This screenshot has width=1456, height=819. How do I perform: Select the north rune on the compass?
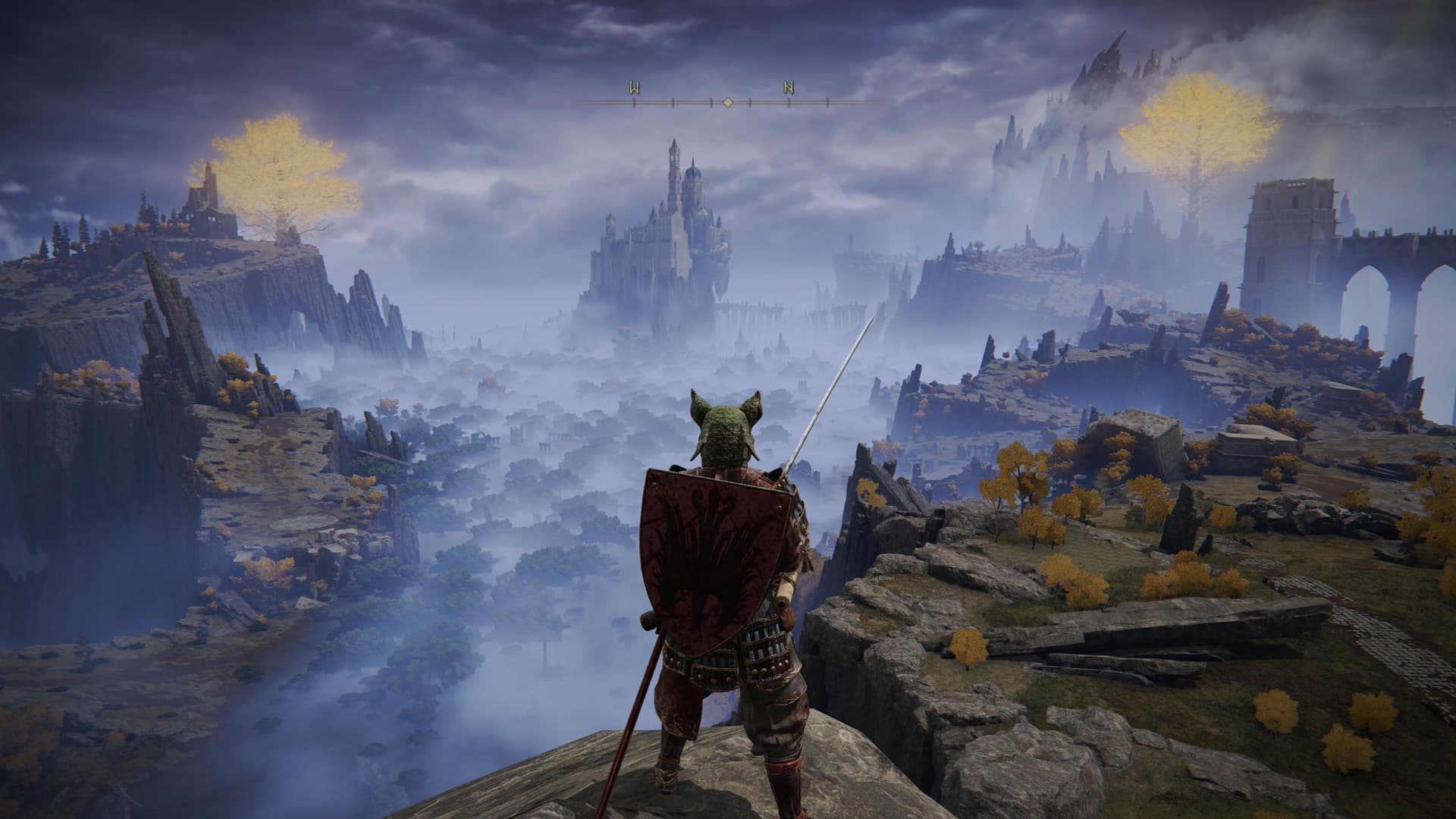(789, 87)
